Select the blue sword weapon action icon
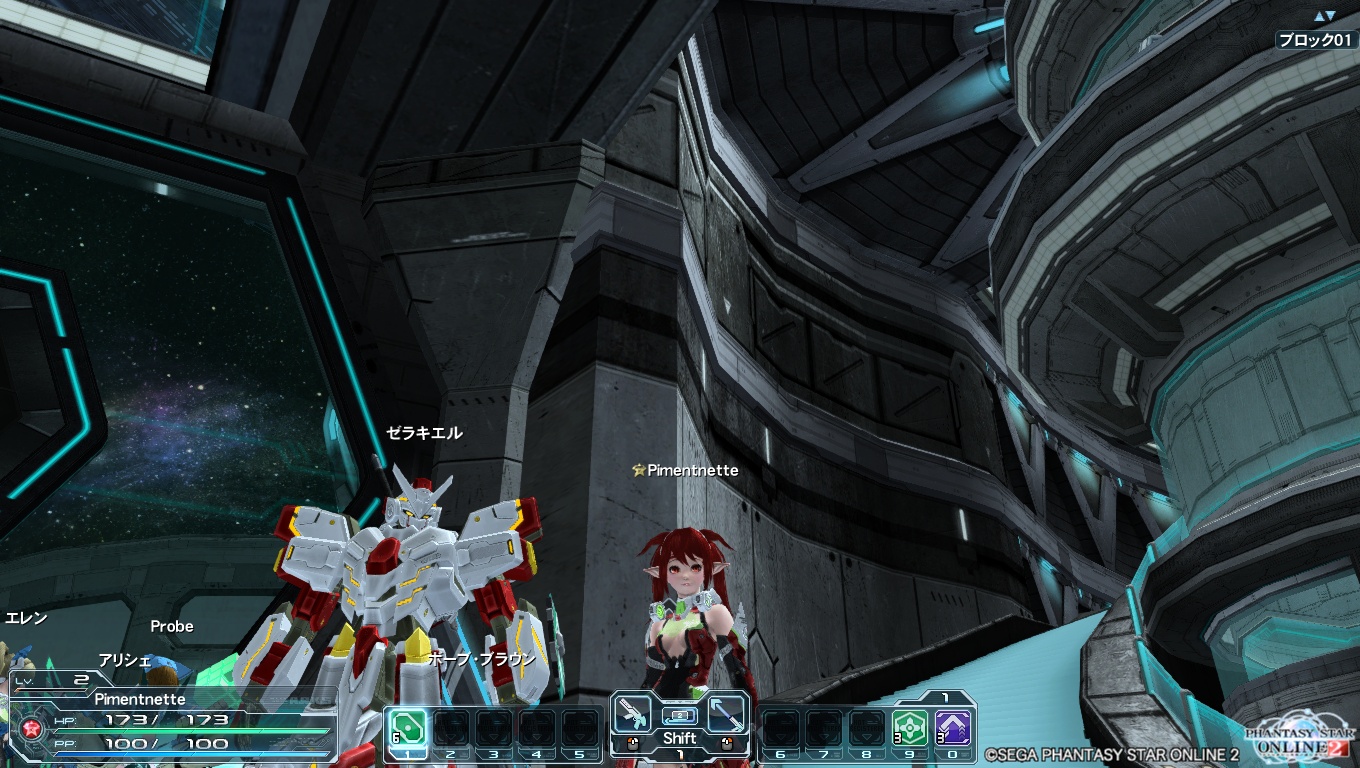The height and width of the screenshot is (768, 1360). [x=727, y=714]
